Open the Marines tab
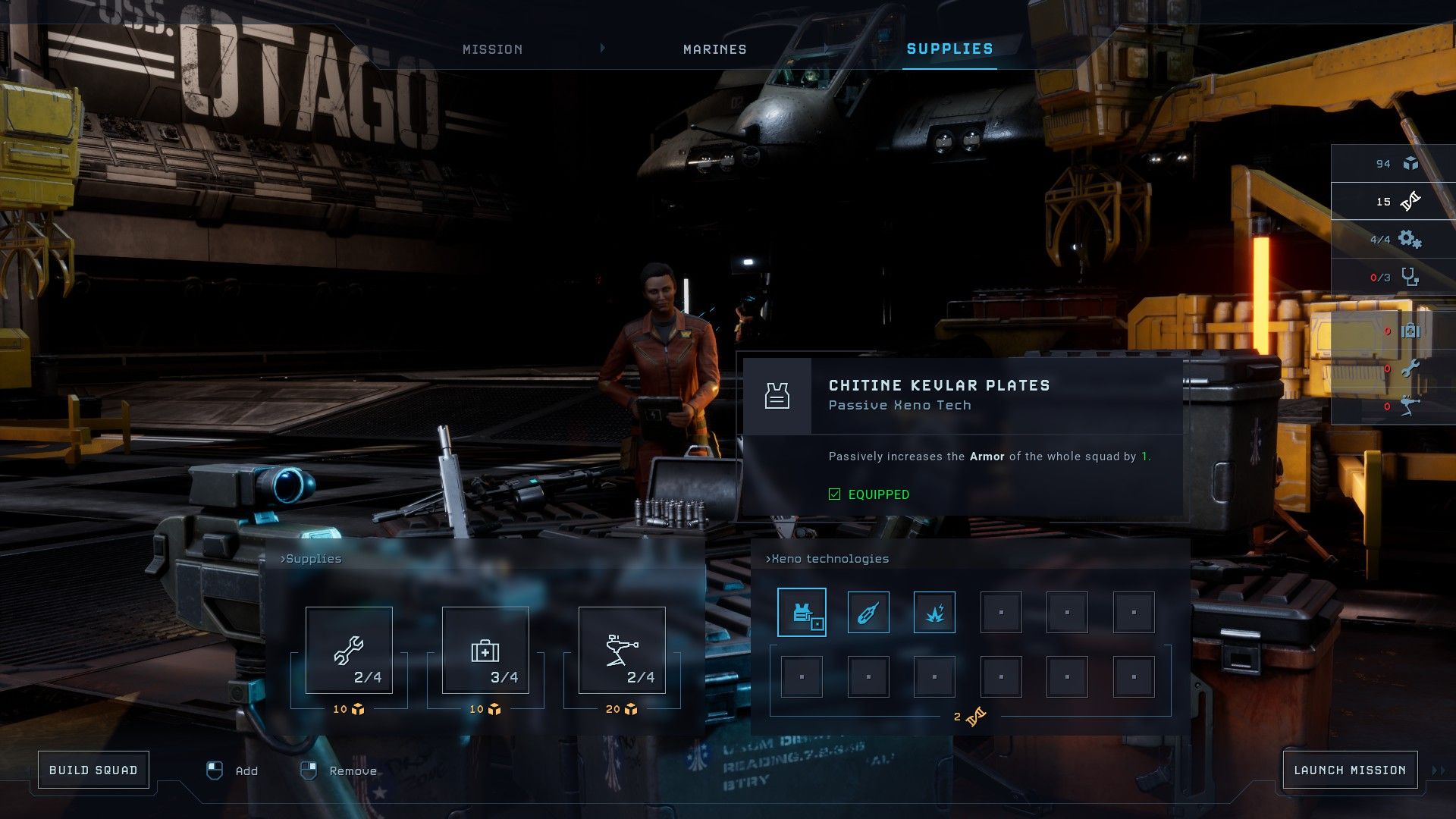The image size is (1456, 819). click(x=714, y=49)
